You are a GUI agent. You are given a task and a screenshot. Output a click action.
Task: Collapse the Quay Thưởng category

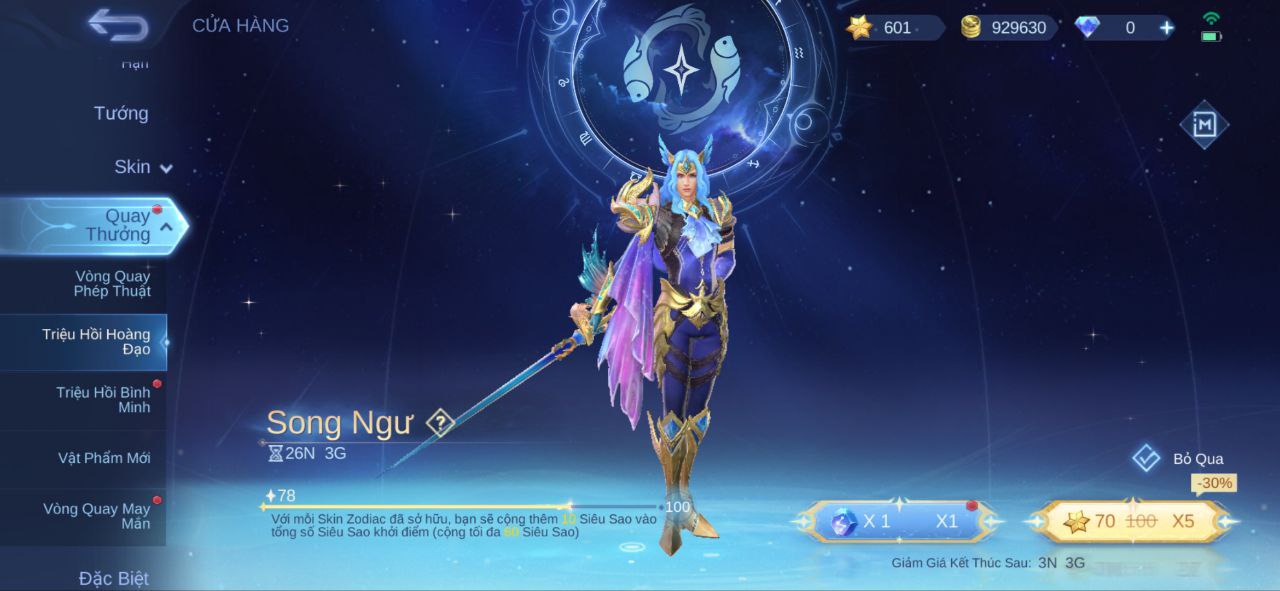point(165,227)
